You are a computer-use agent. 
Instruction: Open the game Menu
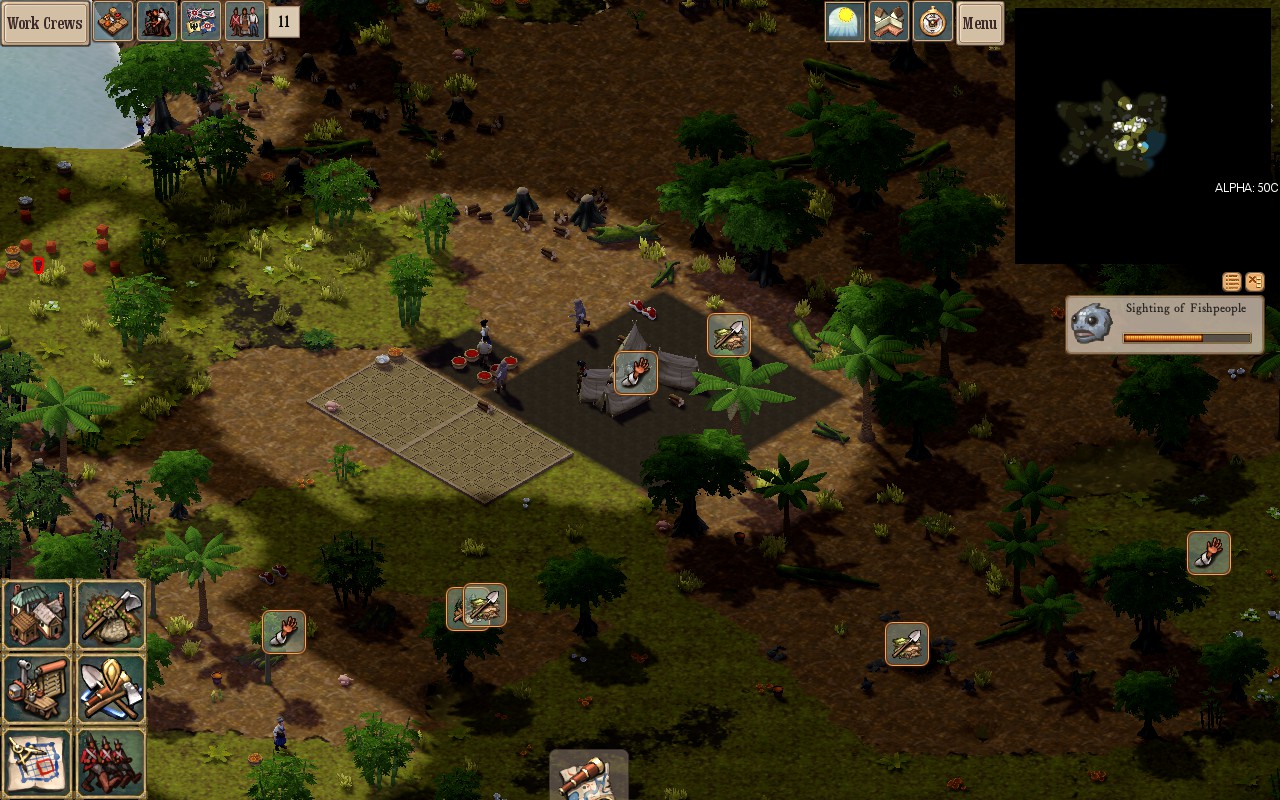[x=979, y=23]
